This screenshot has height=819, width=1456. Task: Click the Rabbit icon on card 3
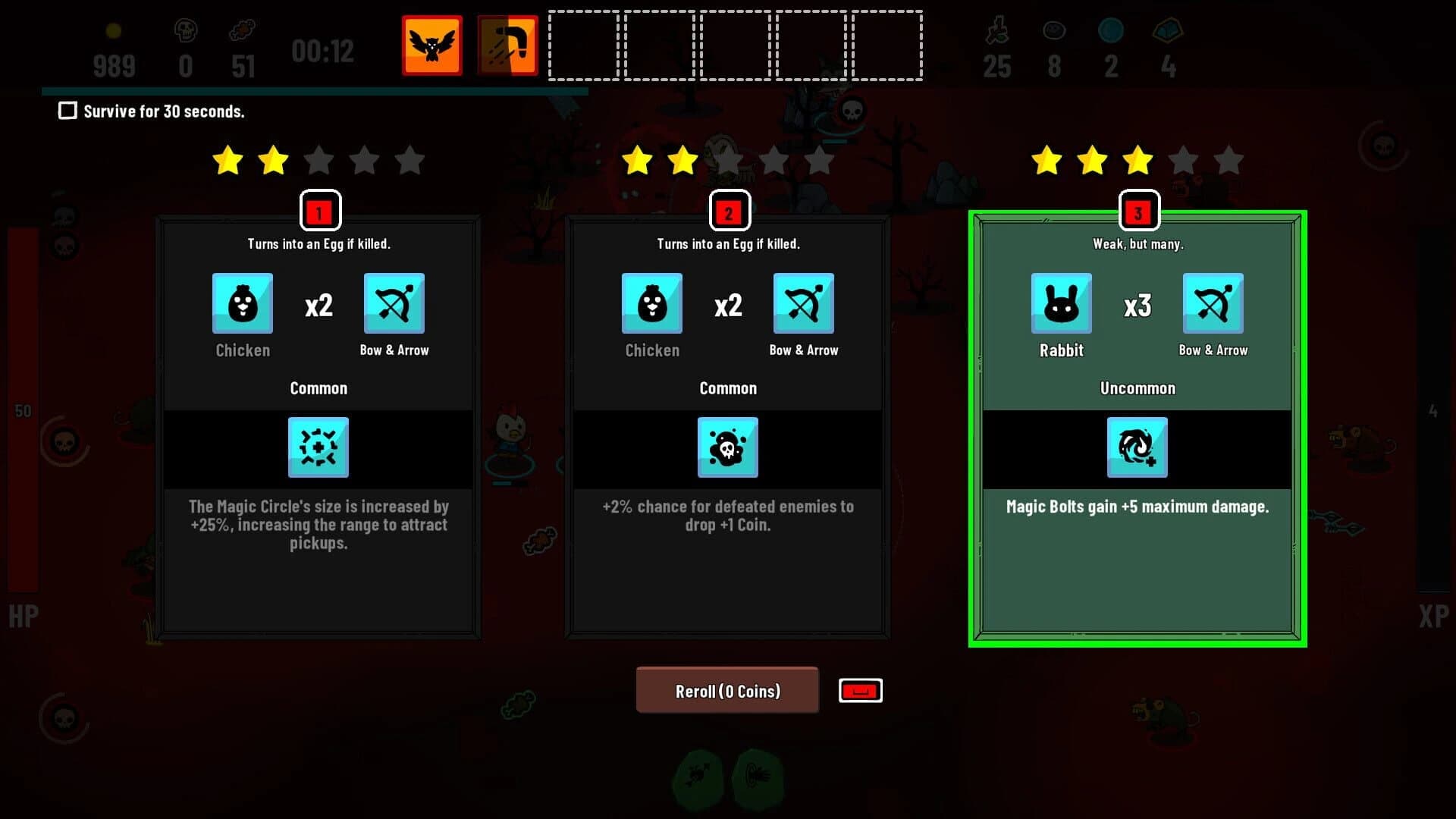click(1061, 303)
